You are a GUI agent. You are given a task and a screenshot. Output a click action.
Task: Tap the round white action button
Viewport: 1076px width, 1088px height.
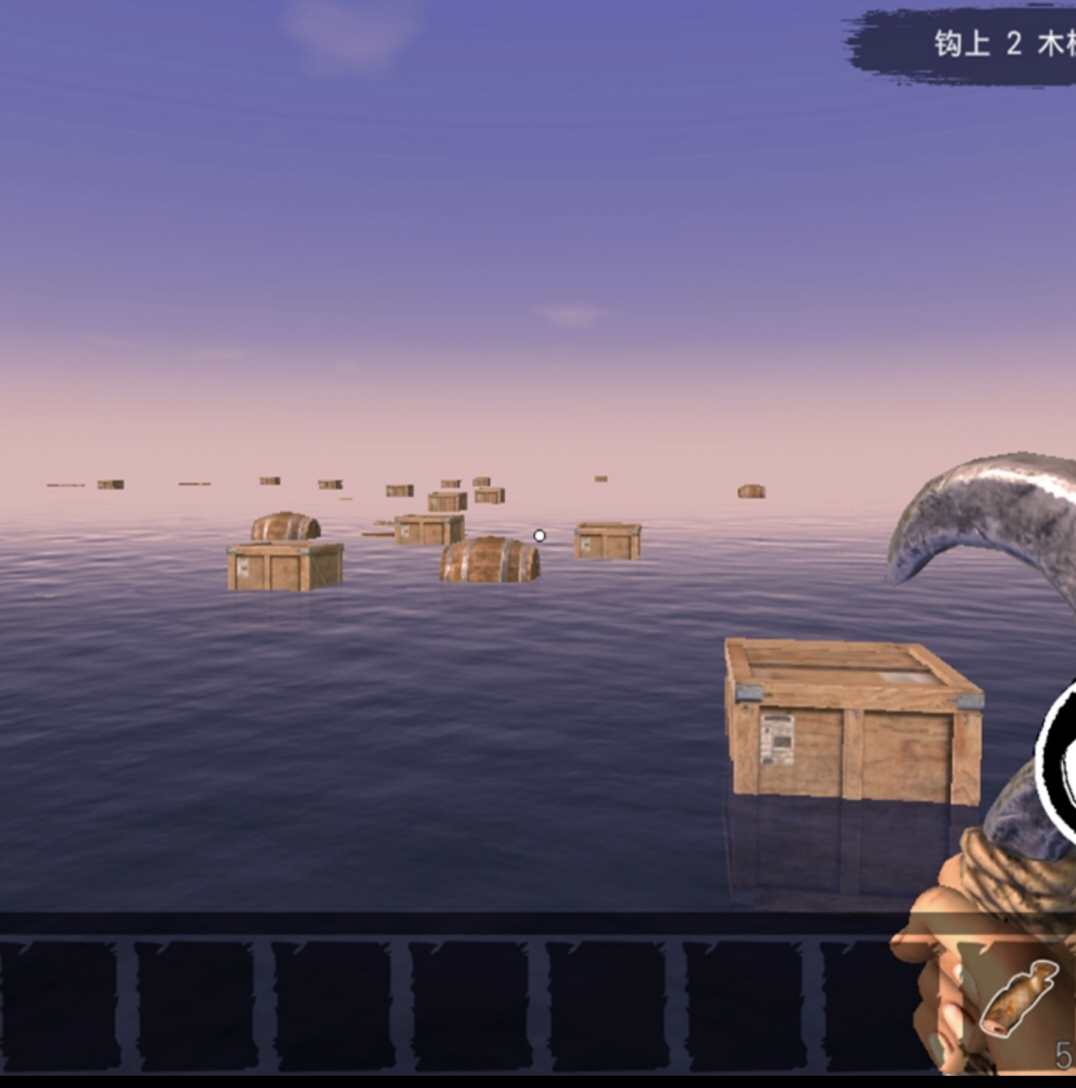(x=1060, y=758)
